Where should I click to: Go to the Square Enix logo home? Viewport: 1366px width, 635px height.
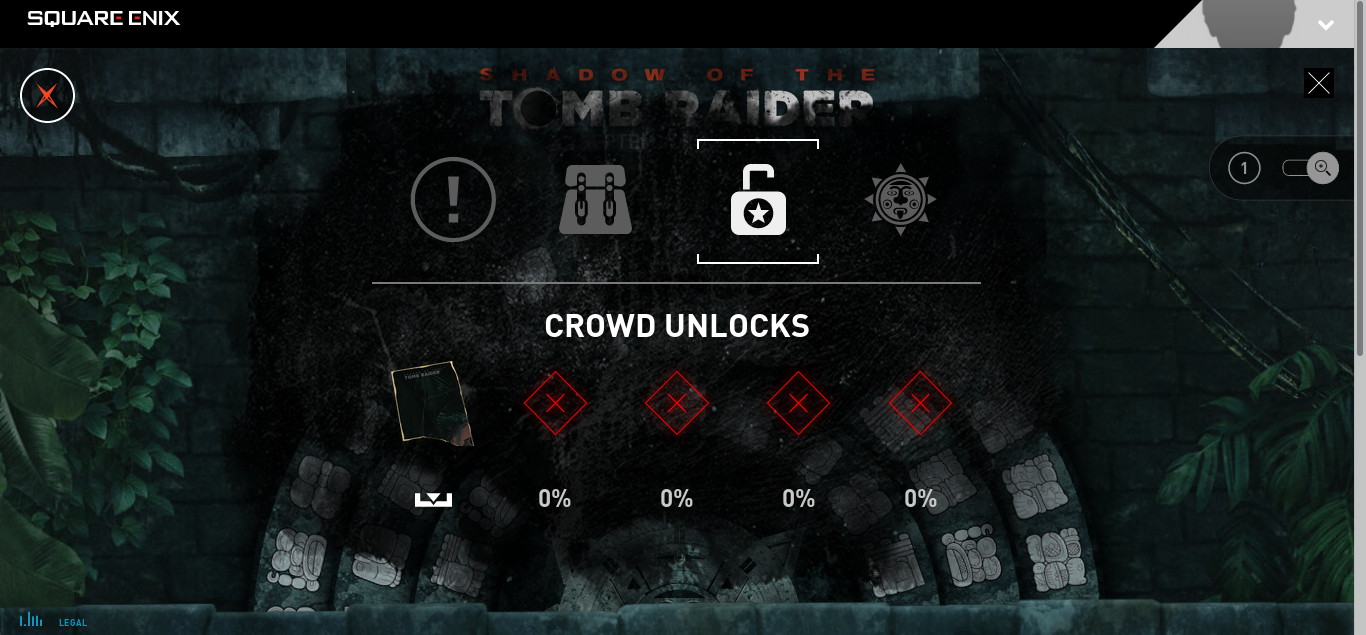coord(104,18)
